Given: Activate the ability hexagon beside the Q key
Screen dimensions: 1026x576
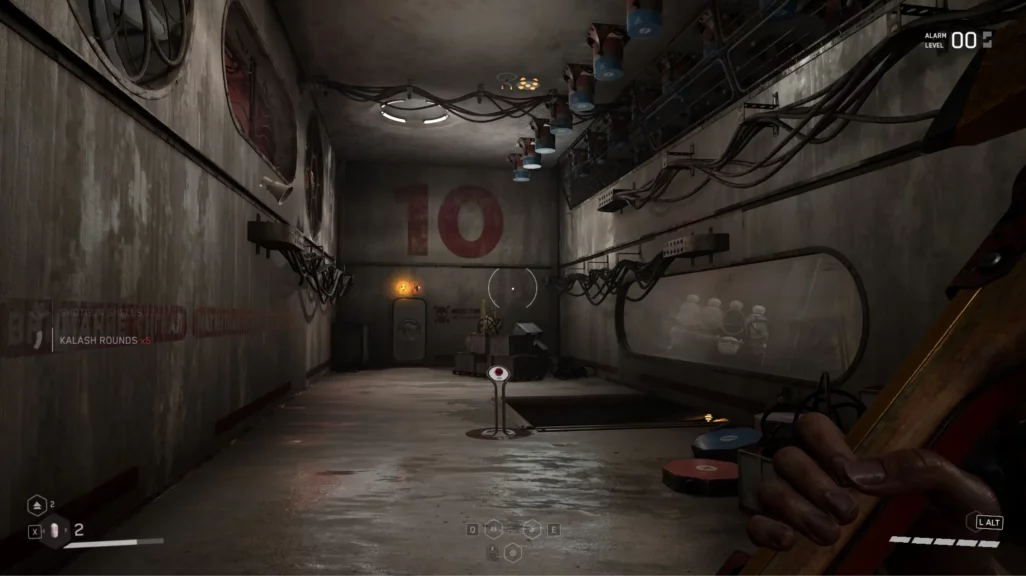Looking at the screenshot, I should tap(493, 529).
